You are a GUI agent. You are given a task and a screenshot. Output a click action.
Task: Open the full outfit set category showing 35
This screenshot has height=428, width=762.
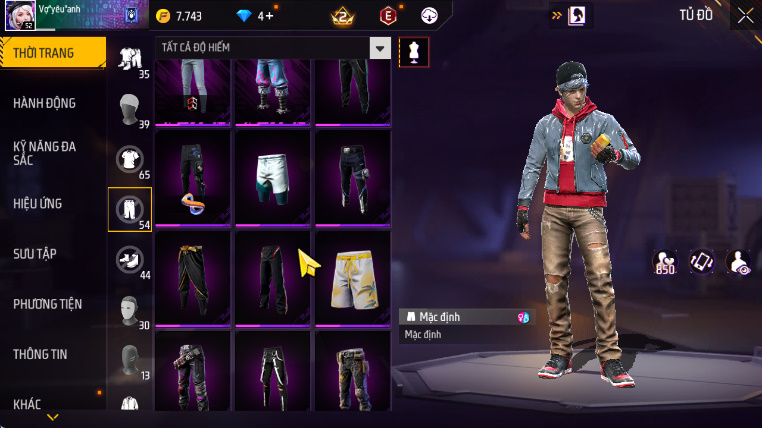(x=130, y=60)
